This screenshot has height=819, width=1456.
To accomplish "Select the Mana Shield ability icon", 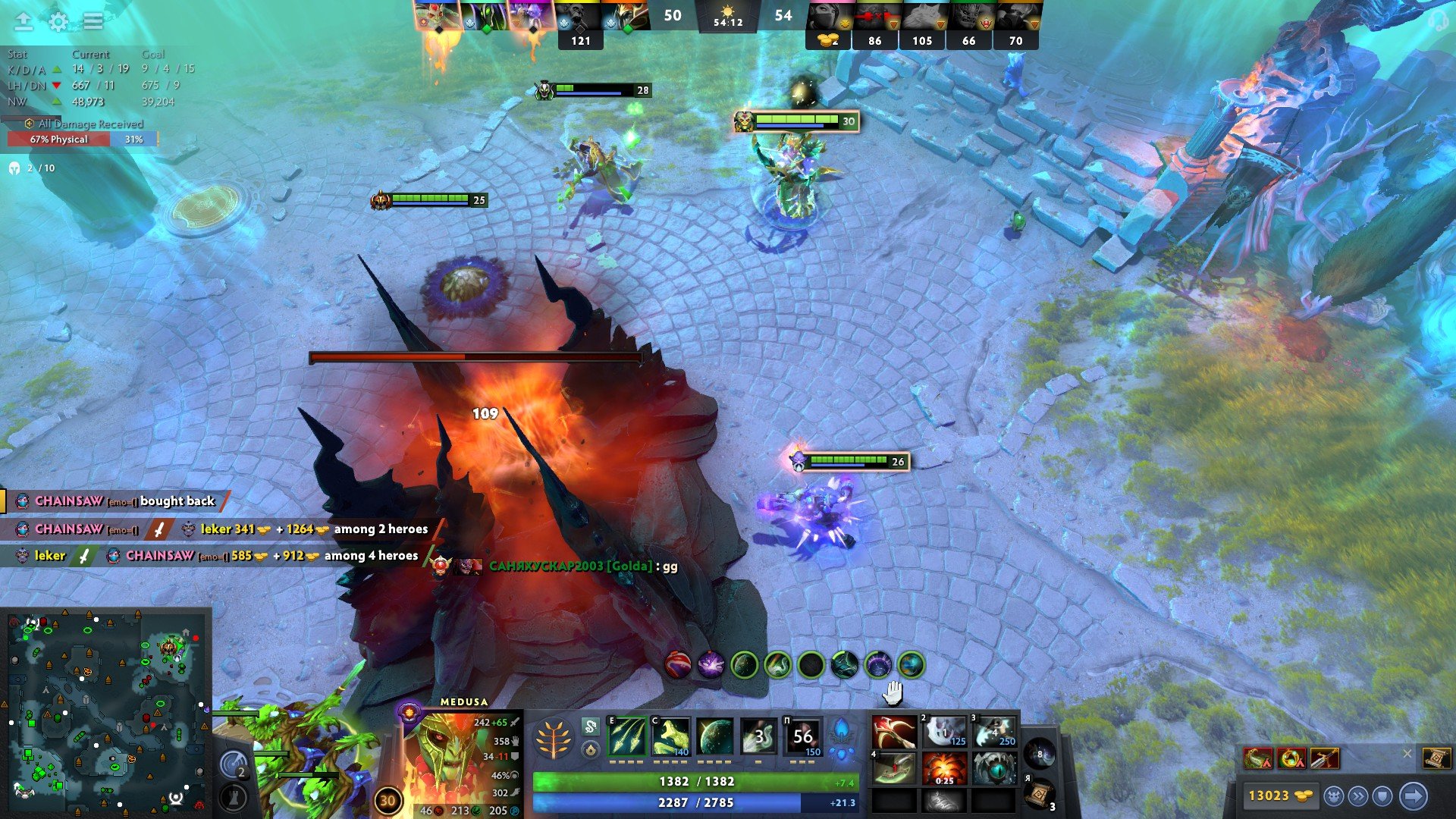I will click(x=715, y=736).
